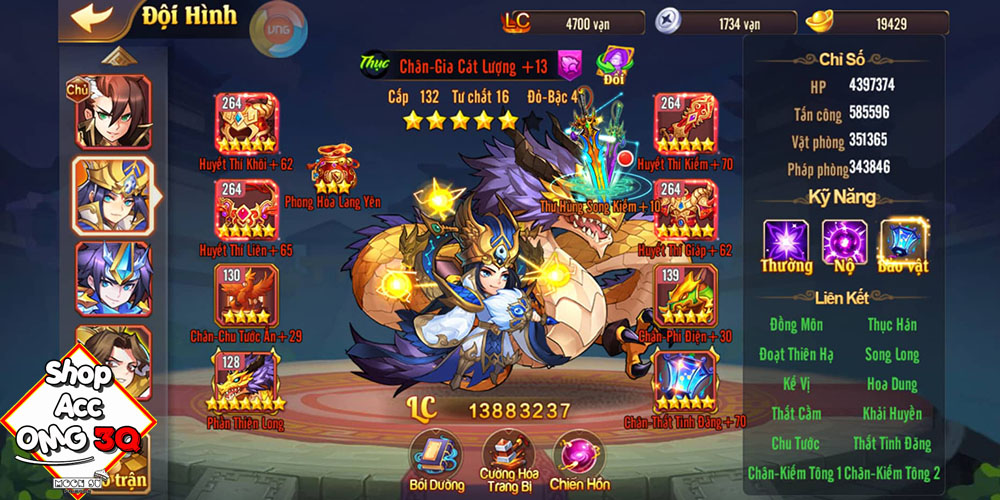View the Nộ skill
Screen dimensions: 1000x500
coord(844,242)
